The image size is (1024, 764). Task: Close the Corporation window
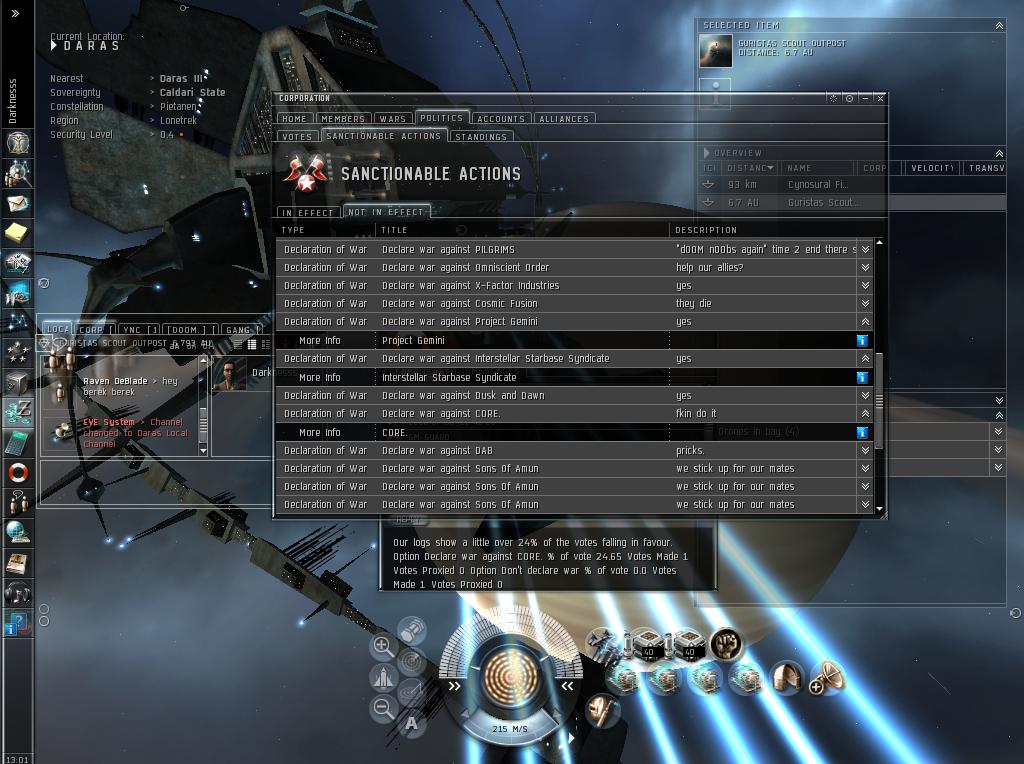coord(880,98)
